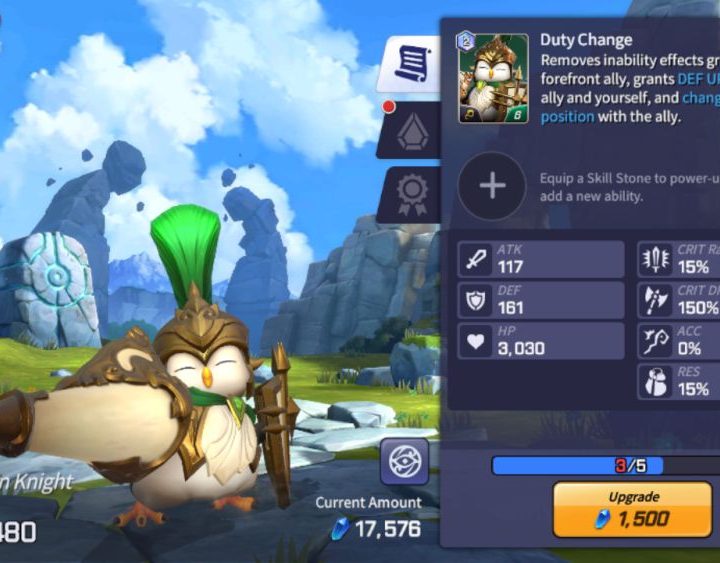Screen dimensions: 720x563
Task: Switch to the scroll skills tab
Action: [x=411, y=66]
